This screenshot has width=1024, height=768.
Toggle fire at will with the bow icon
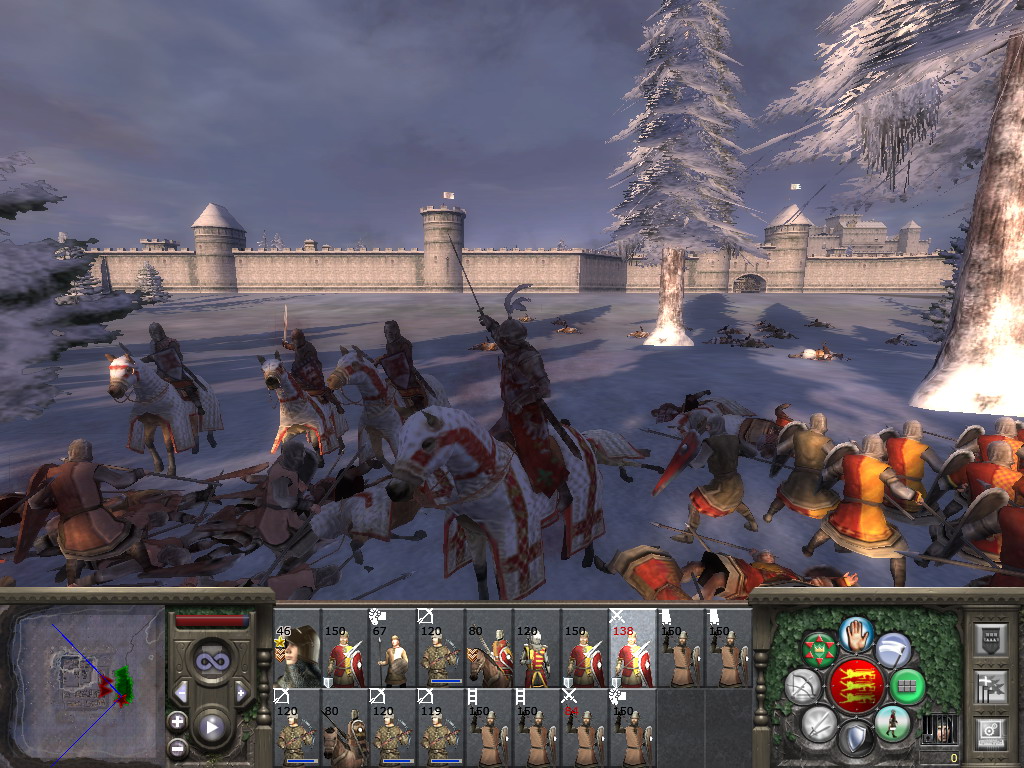click(802, 686)
